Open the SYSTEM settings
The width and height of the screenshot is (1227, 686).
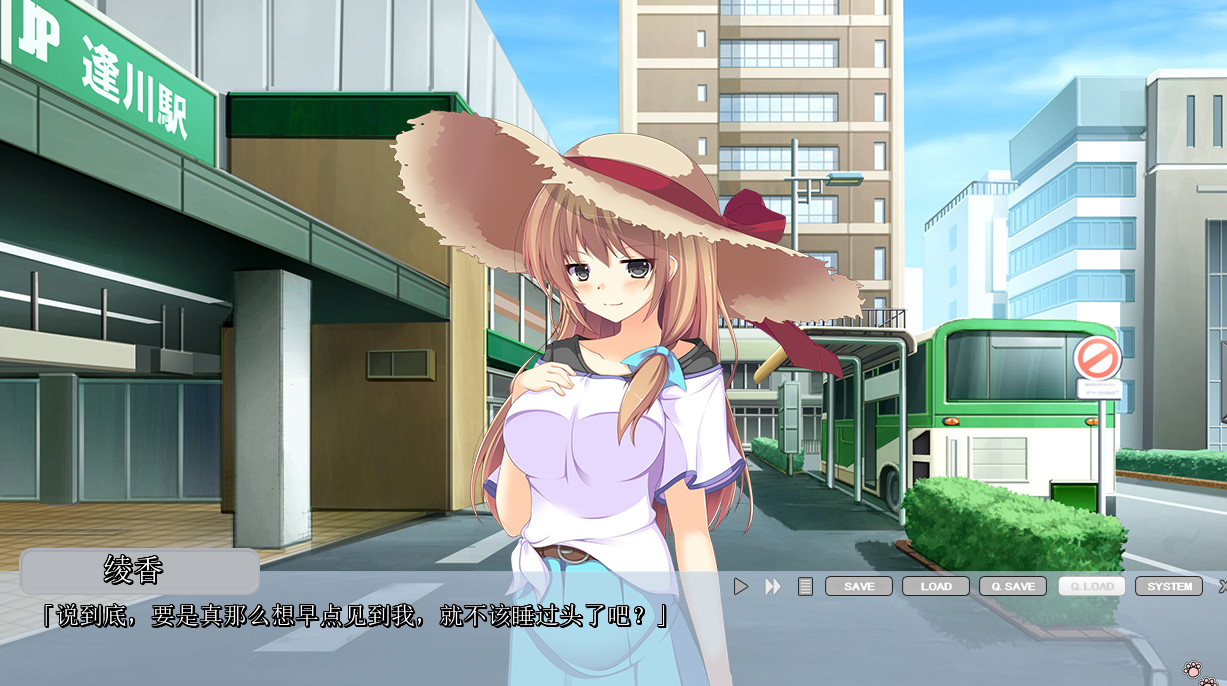[1169, 587]
